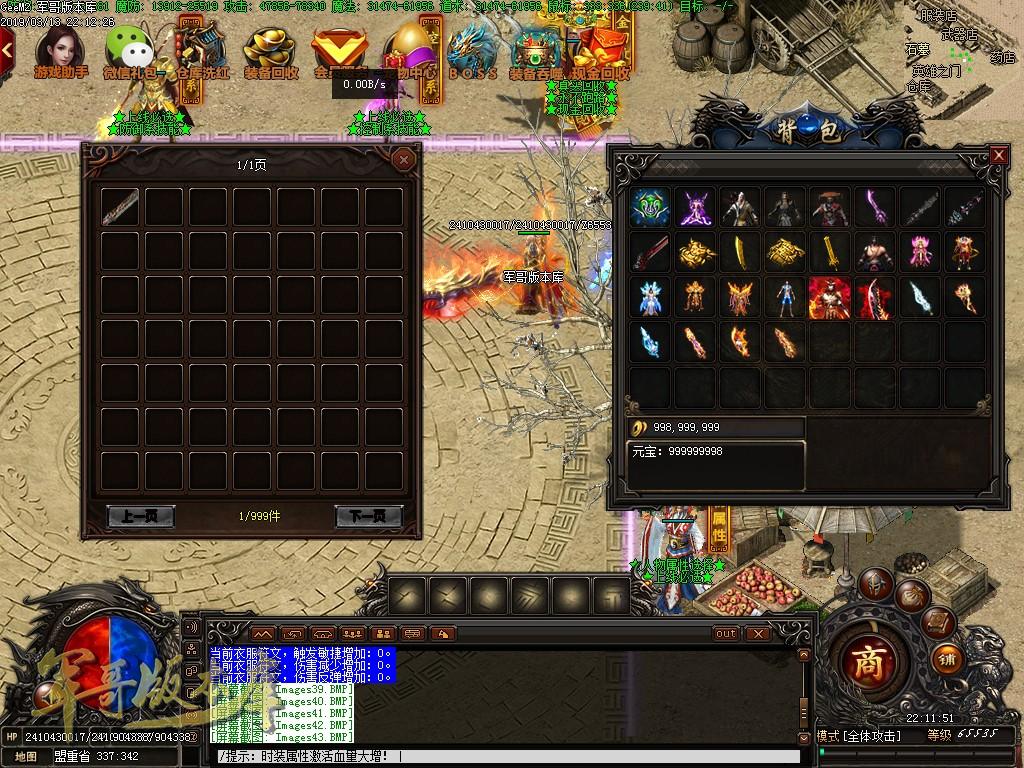Click the chat panel's 'out' button

point(726,633)
